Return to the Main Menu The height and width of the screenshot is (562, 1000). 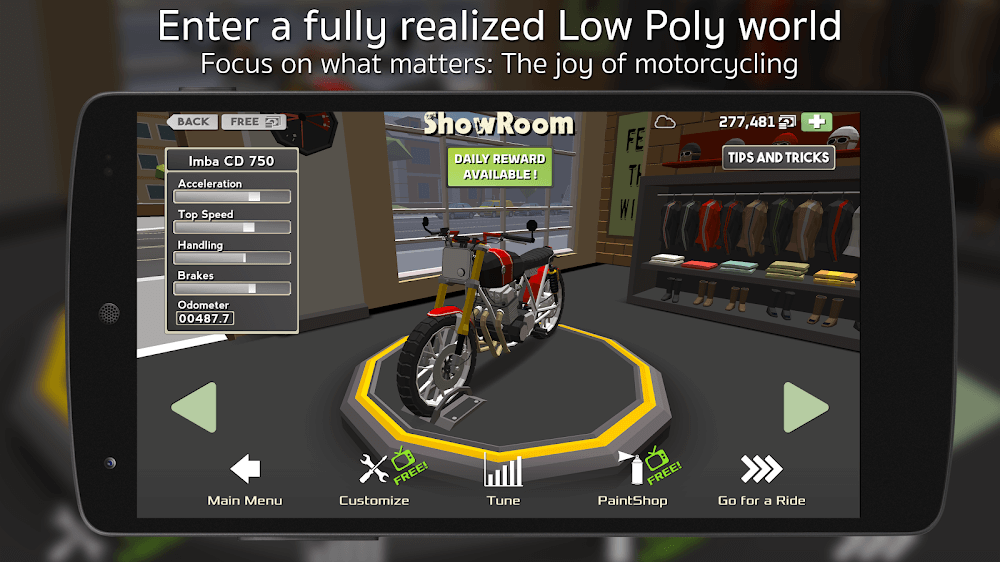point(245,479)
